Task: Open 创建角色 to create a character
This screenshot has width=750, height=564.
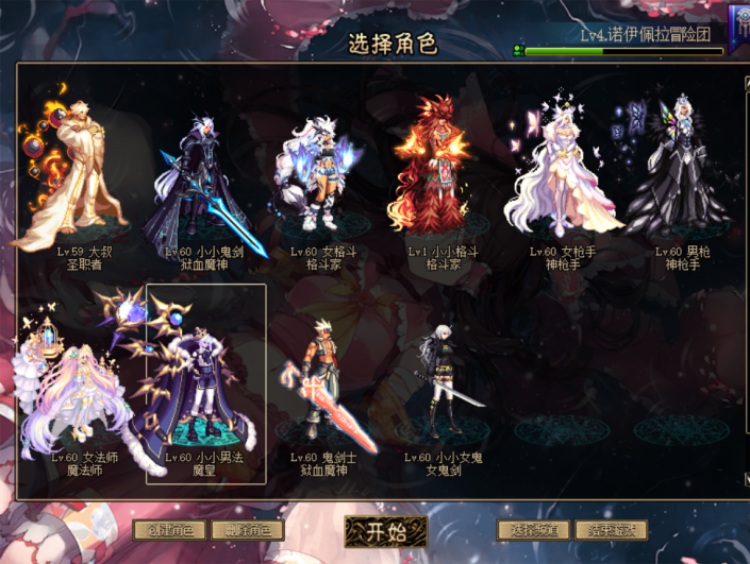Action: [x=169, y=530]
